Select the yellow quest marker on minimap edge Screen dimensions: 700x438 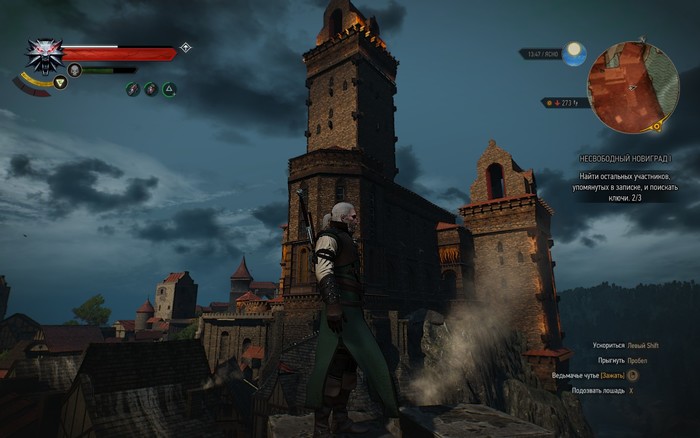pos(657,128)
